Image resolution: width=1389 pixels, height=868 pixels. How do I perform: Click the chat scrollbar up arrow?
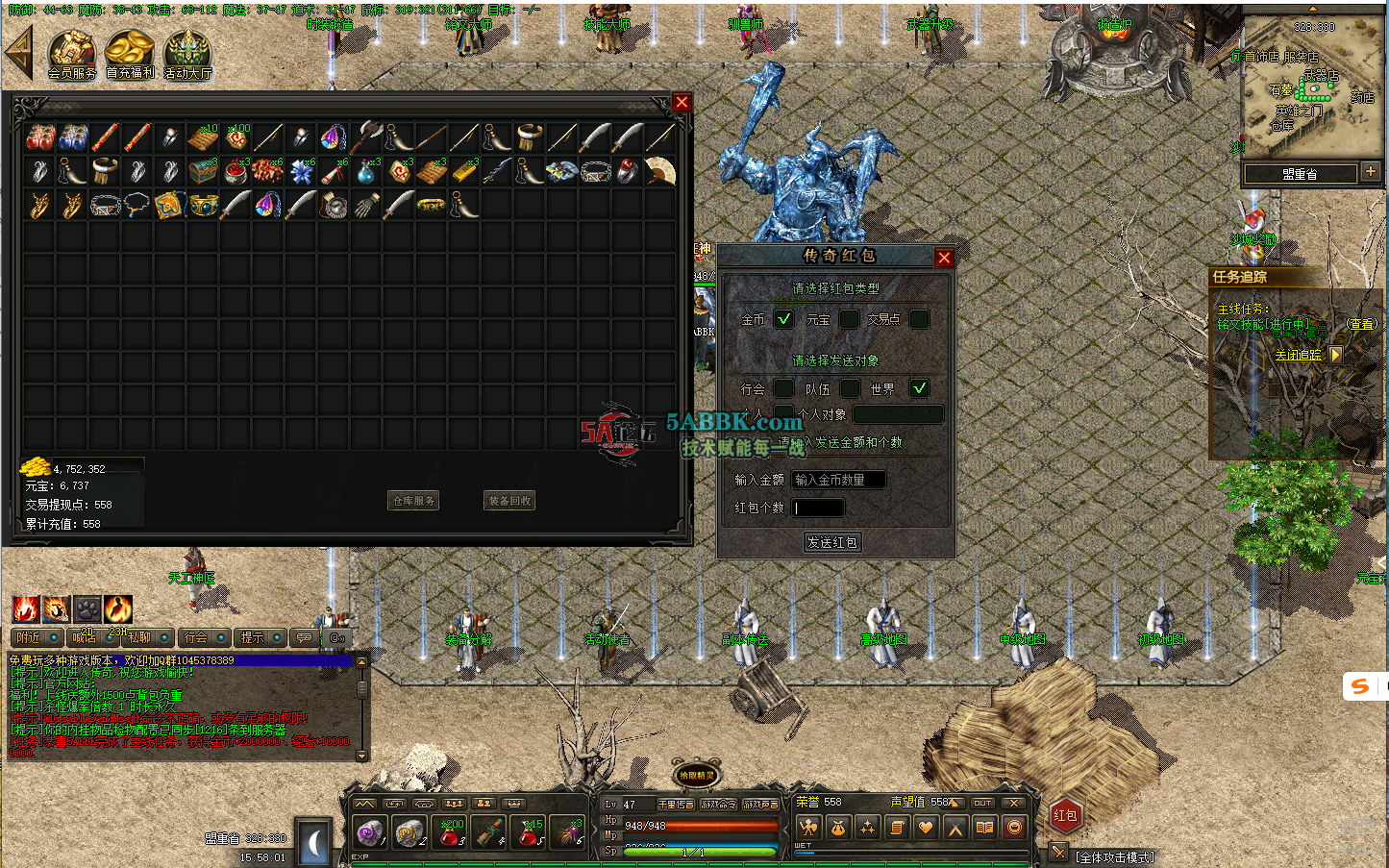[x=361, y=661]
